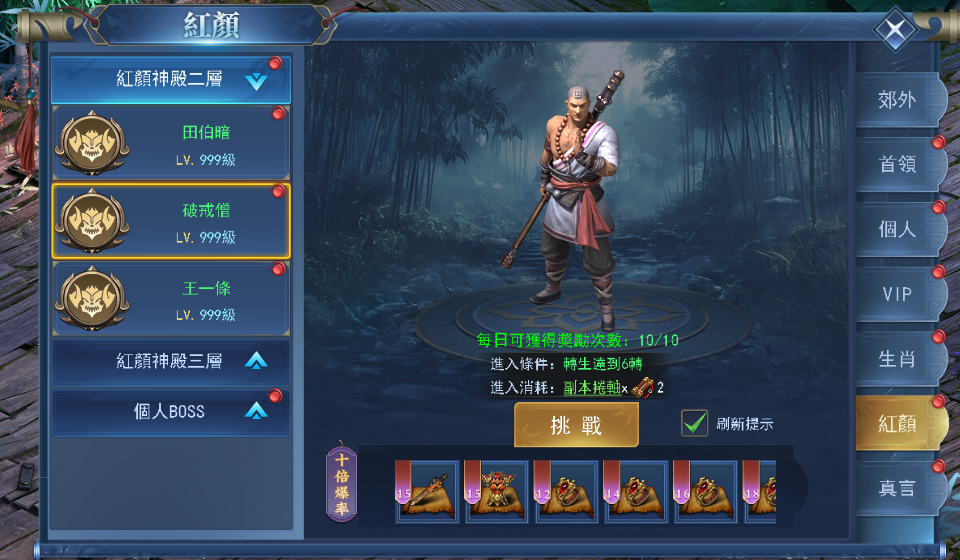Expand the 紅顏神殿三層 section
This screenshot has height=560, width=960.
(171, 361)
